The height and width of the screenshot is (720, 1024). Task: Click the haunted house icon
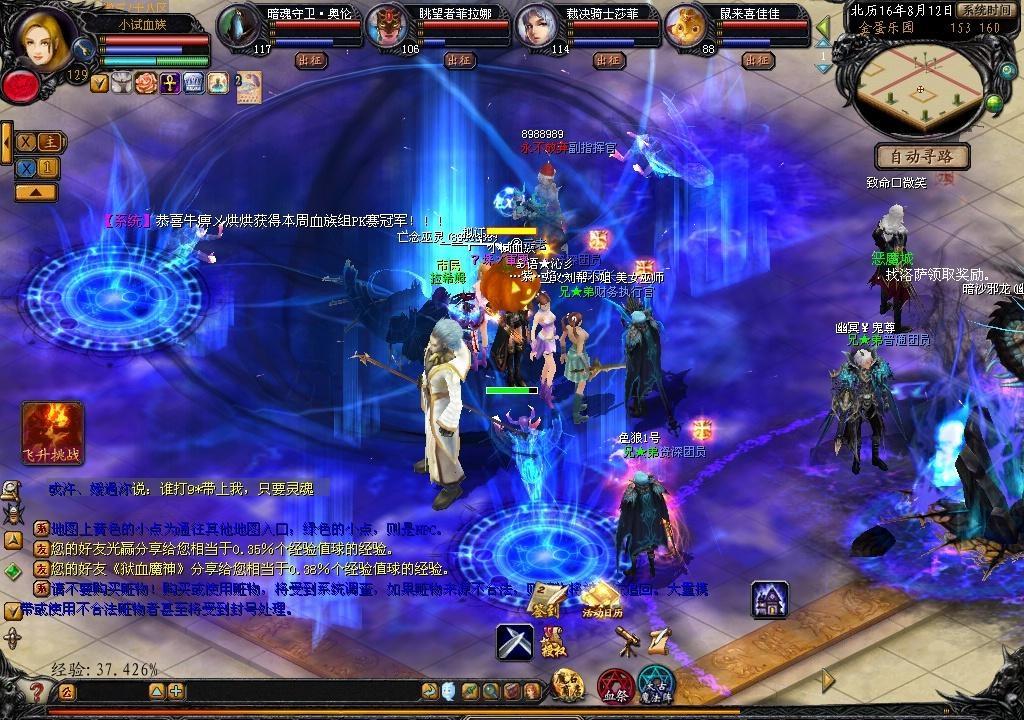click(x=769, y=599)
